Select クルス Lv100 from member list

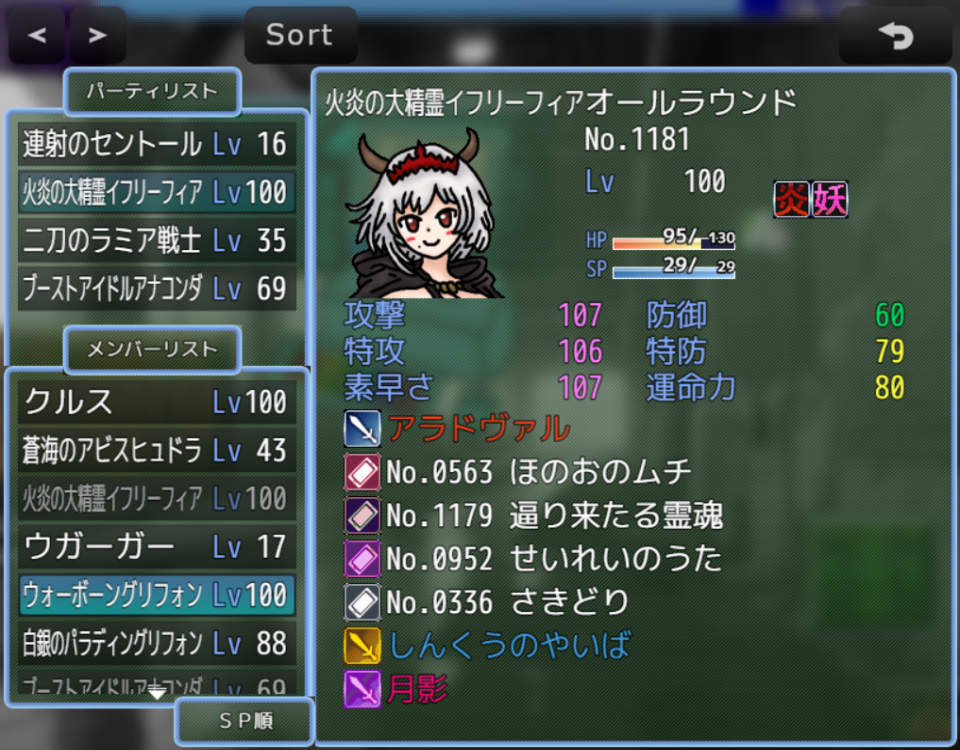[156, 402]
